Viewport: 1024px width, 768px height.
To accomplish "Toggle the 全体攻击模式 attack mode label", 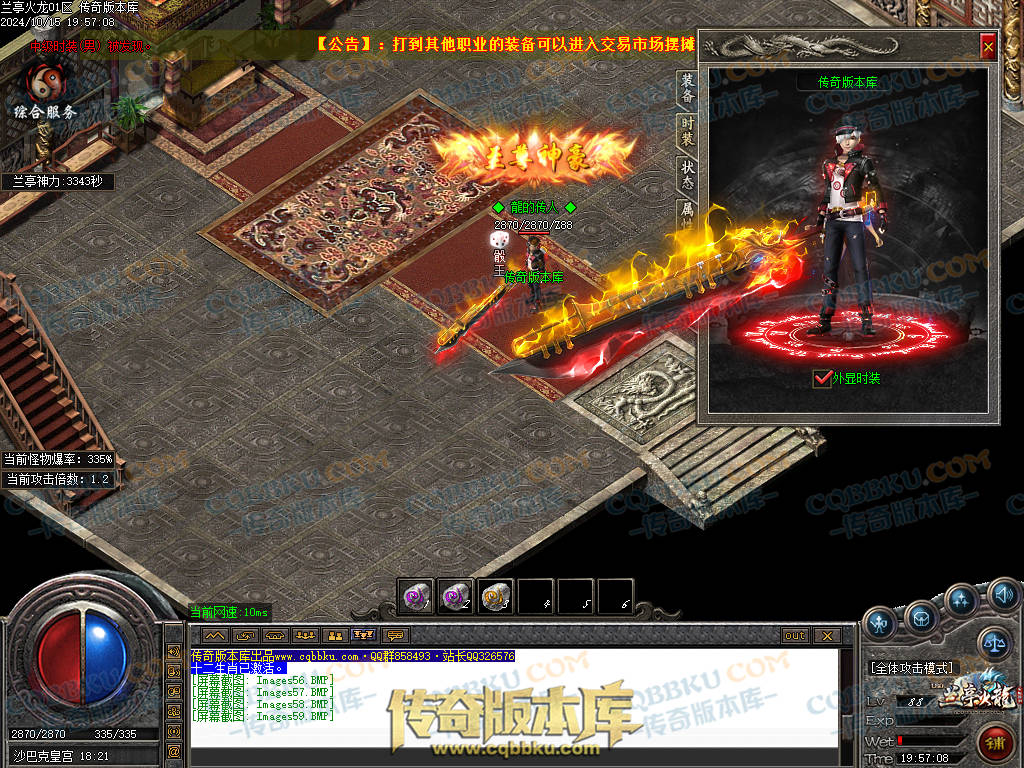I will 913,667.
